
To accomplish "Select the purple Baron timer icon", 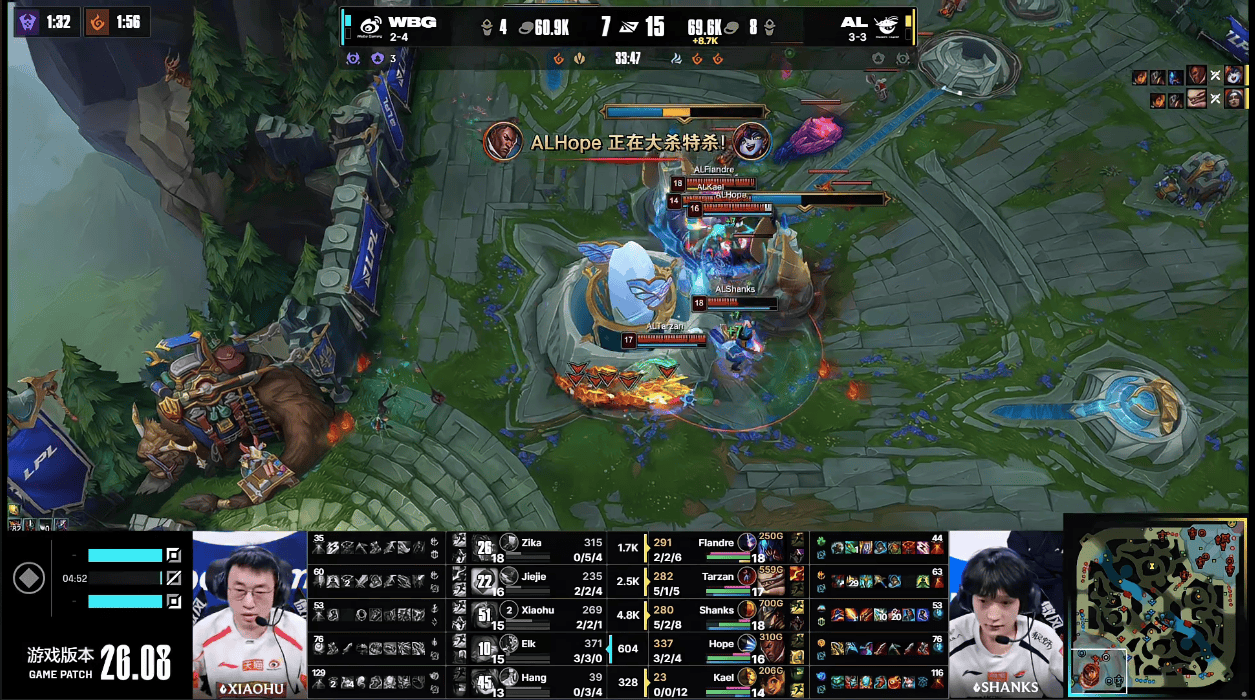I will pyautogui.click(x=28, y=22).
